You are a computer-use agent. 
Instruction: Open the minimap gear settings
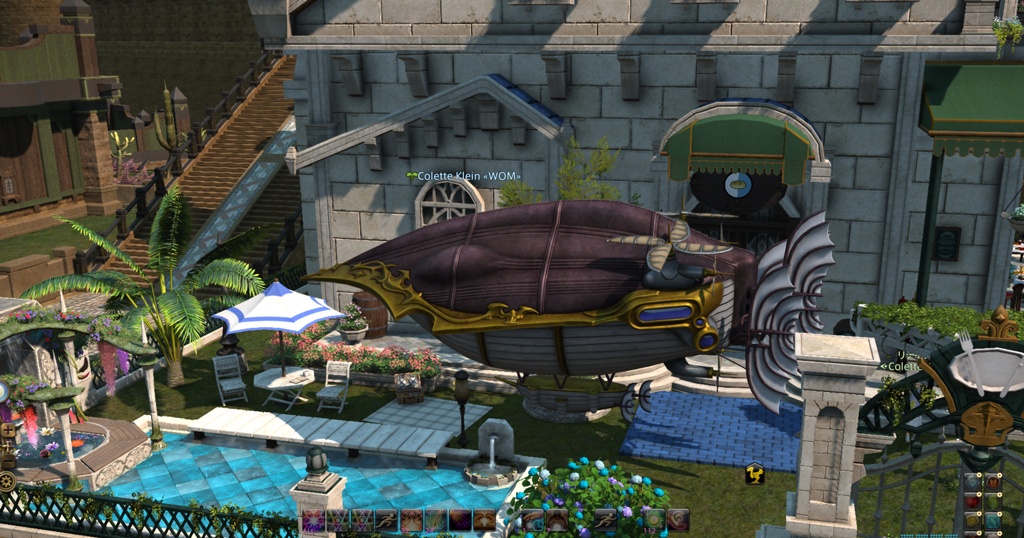pyautogui.click(x=7, y=480)
